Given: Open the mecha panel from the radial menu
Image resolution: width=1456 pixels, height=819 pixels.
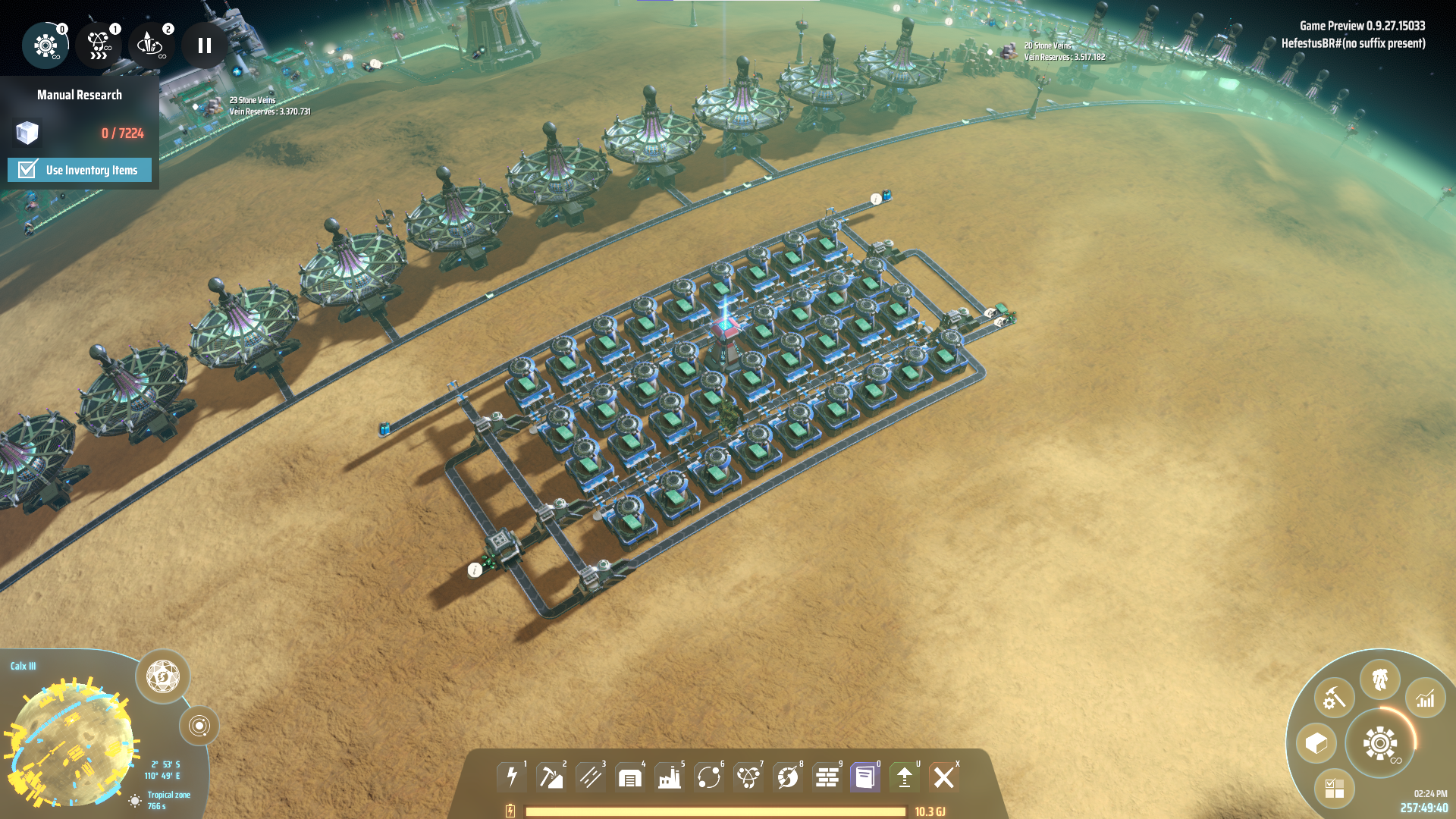Looking at the screenshot, I should (1379, 679).
